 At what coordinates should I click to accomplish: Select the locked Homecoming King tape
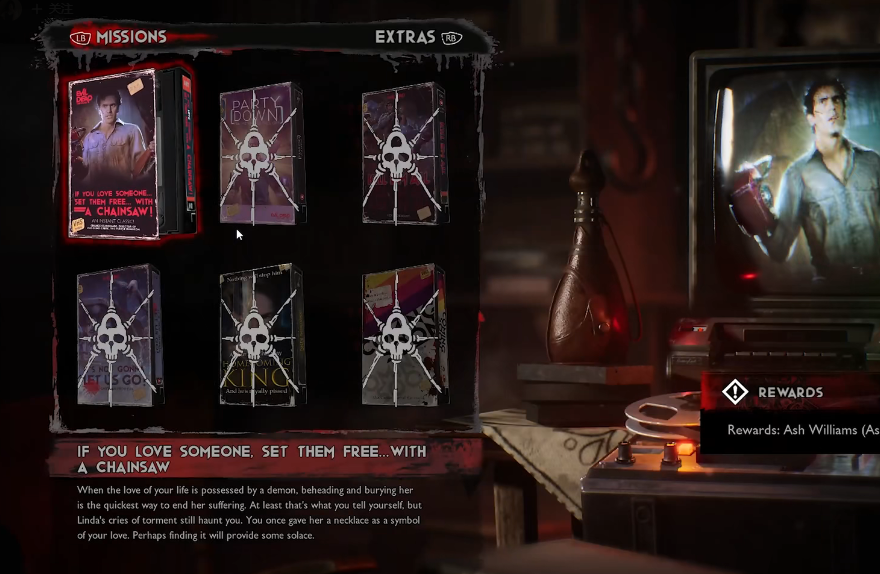[261, 336]
